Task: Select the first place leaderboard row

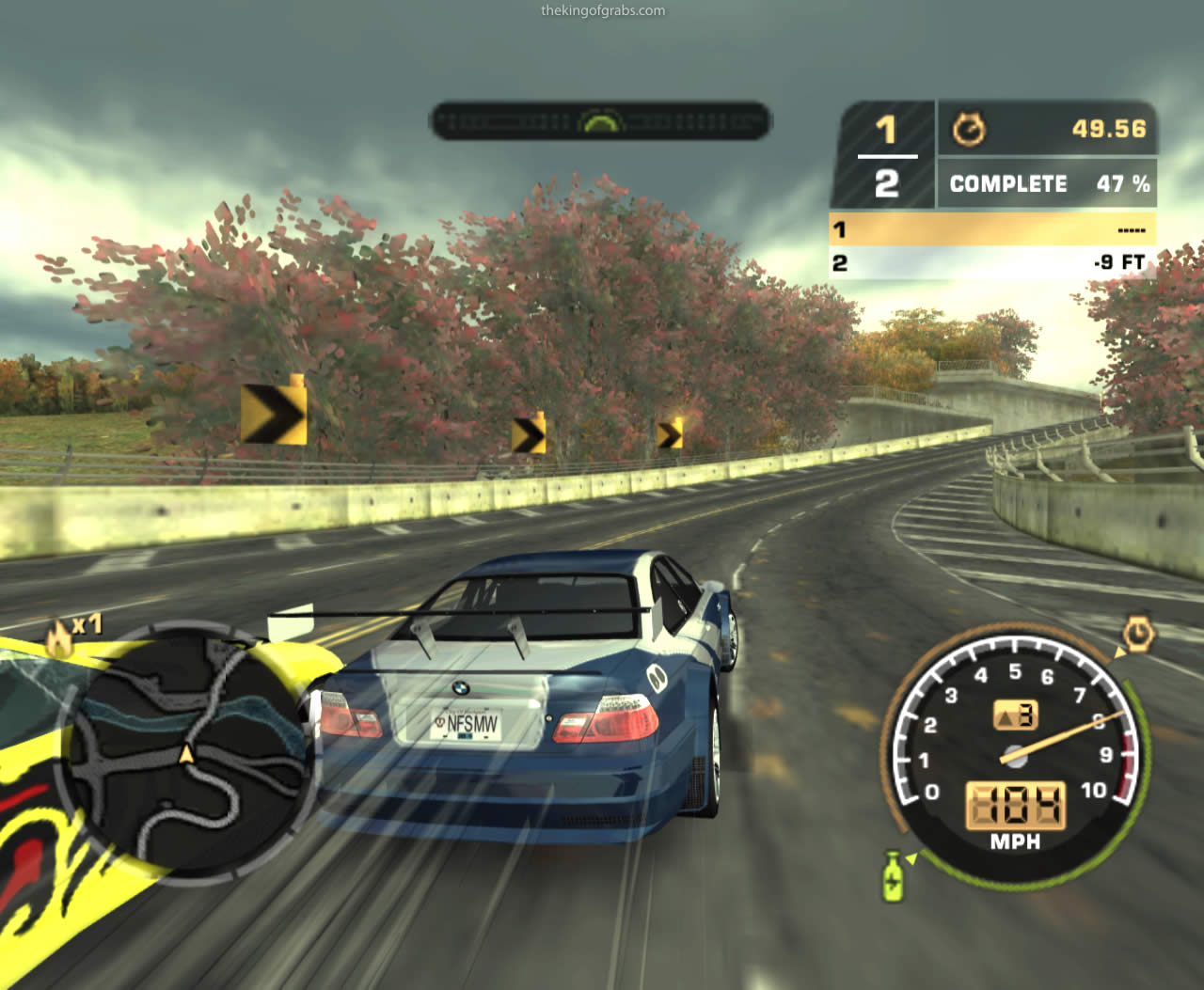Action: tap(992, 229)
